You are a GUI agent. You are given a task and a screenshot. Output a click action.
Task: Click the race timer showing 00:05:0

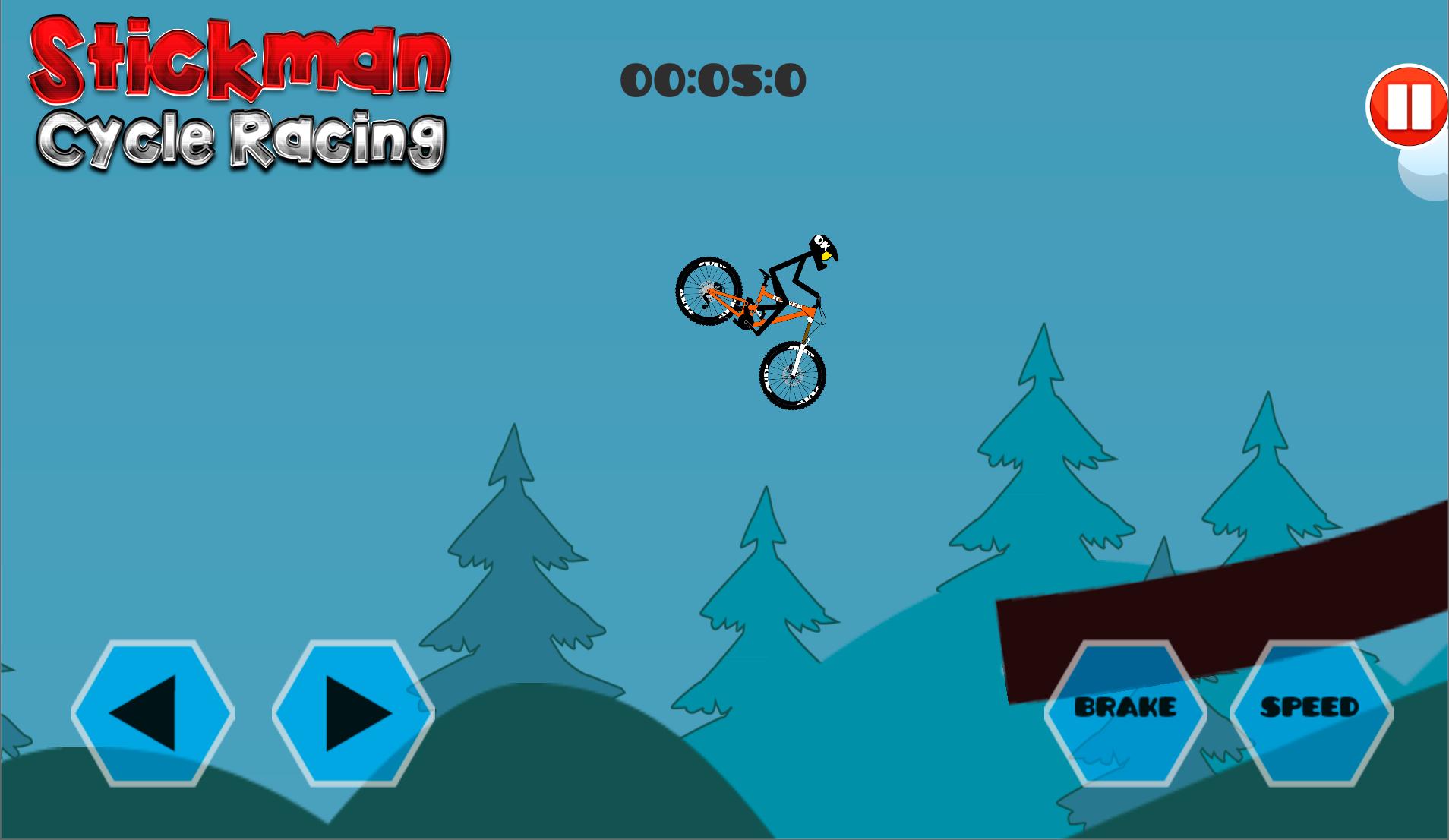pos(714,80)
